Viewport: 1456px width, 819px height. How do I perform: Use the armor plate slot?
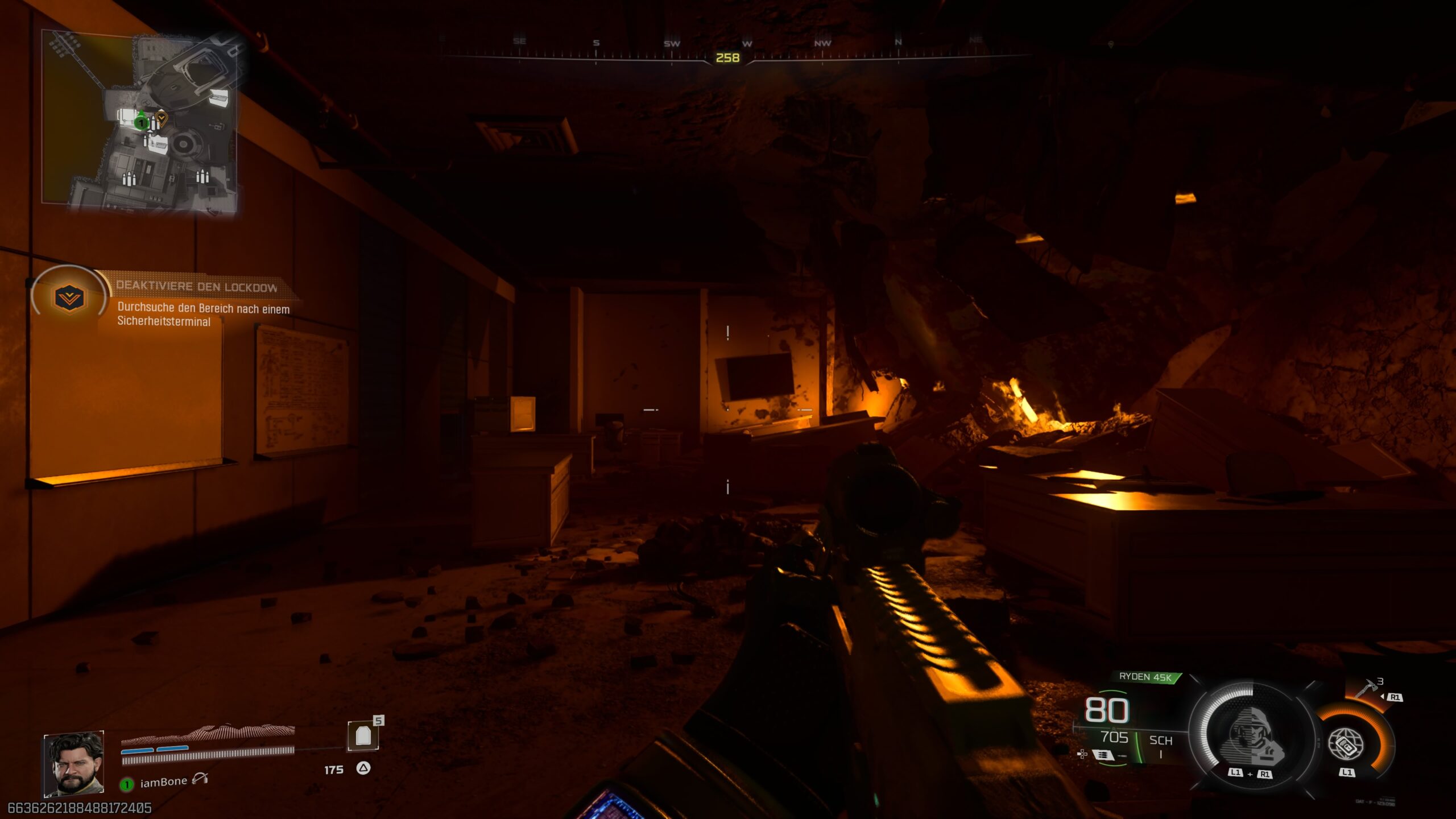click(363, 736)
